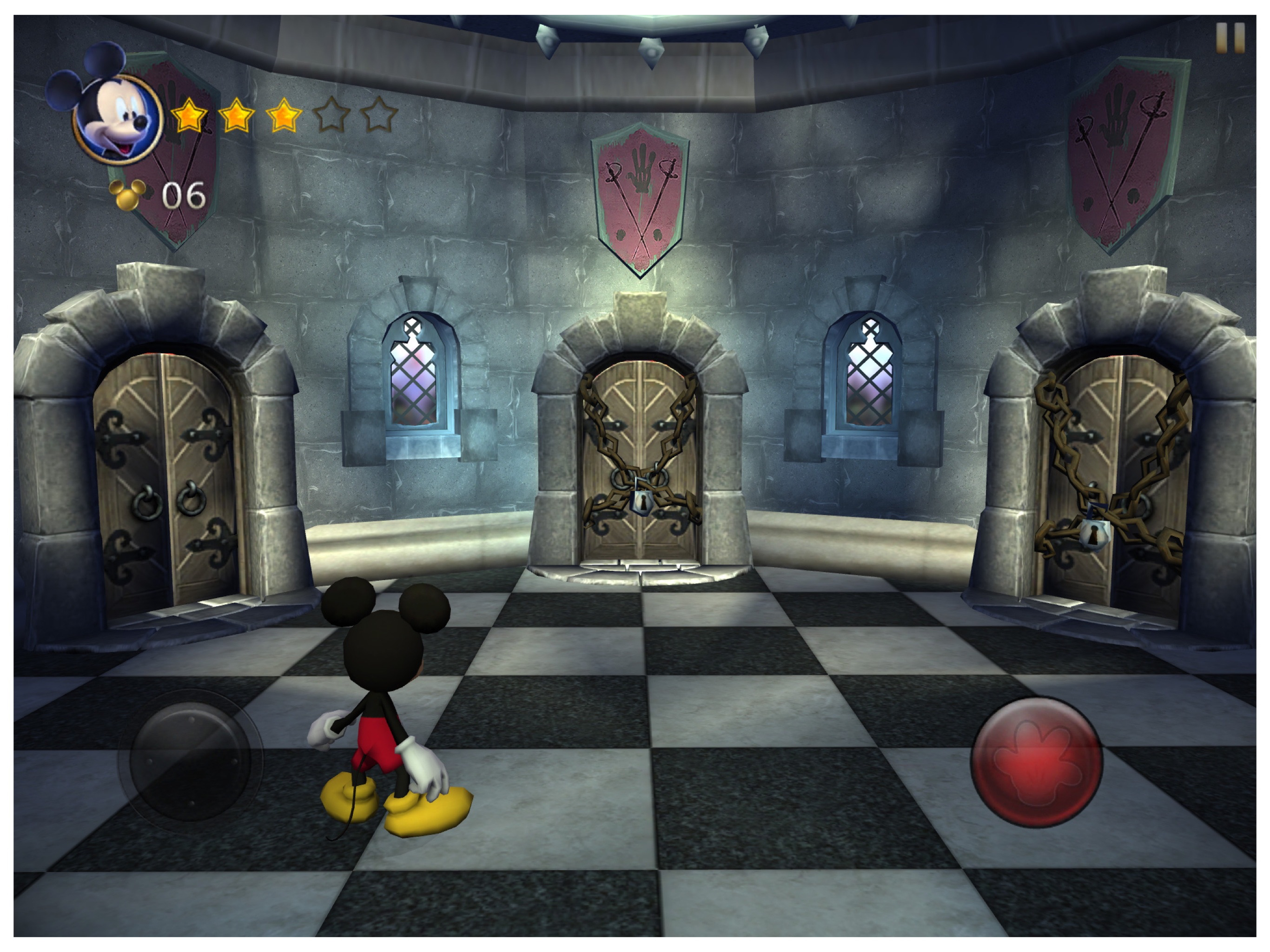The height and width of the screenshot is (952, 1270).
Task: Touch the virtual joystick pad
Action: click(x=190, y=760)
